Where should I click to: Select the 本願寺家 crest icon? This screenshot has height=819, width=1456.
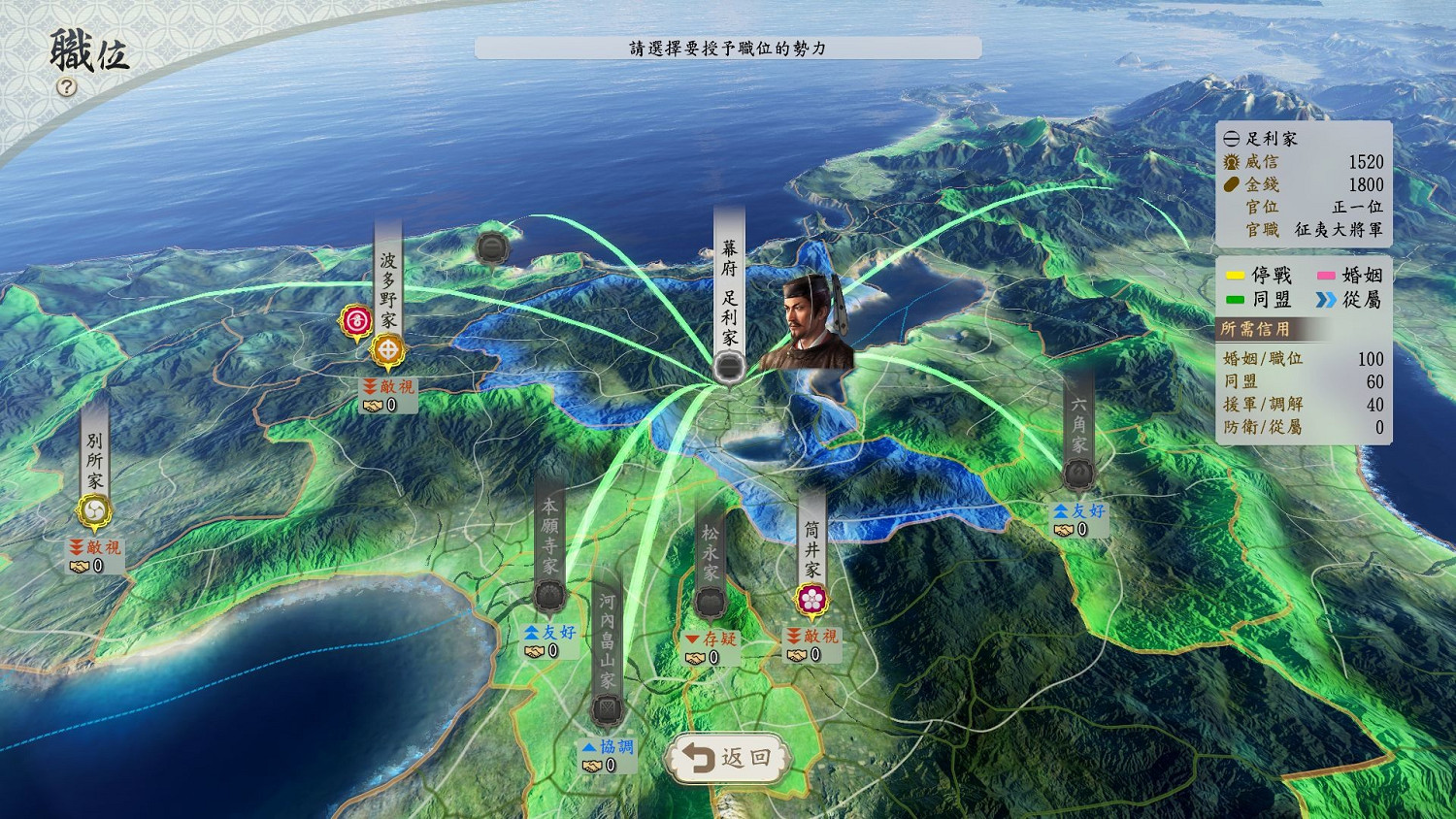coord(549,592)
